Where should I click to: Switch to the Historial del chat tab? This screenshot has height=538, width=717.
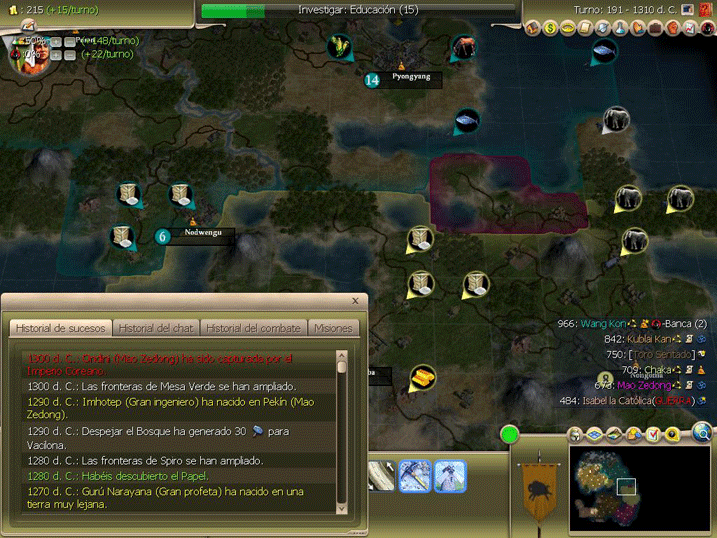pos(156,328)
